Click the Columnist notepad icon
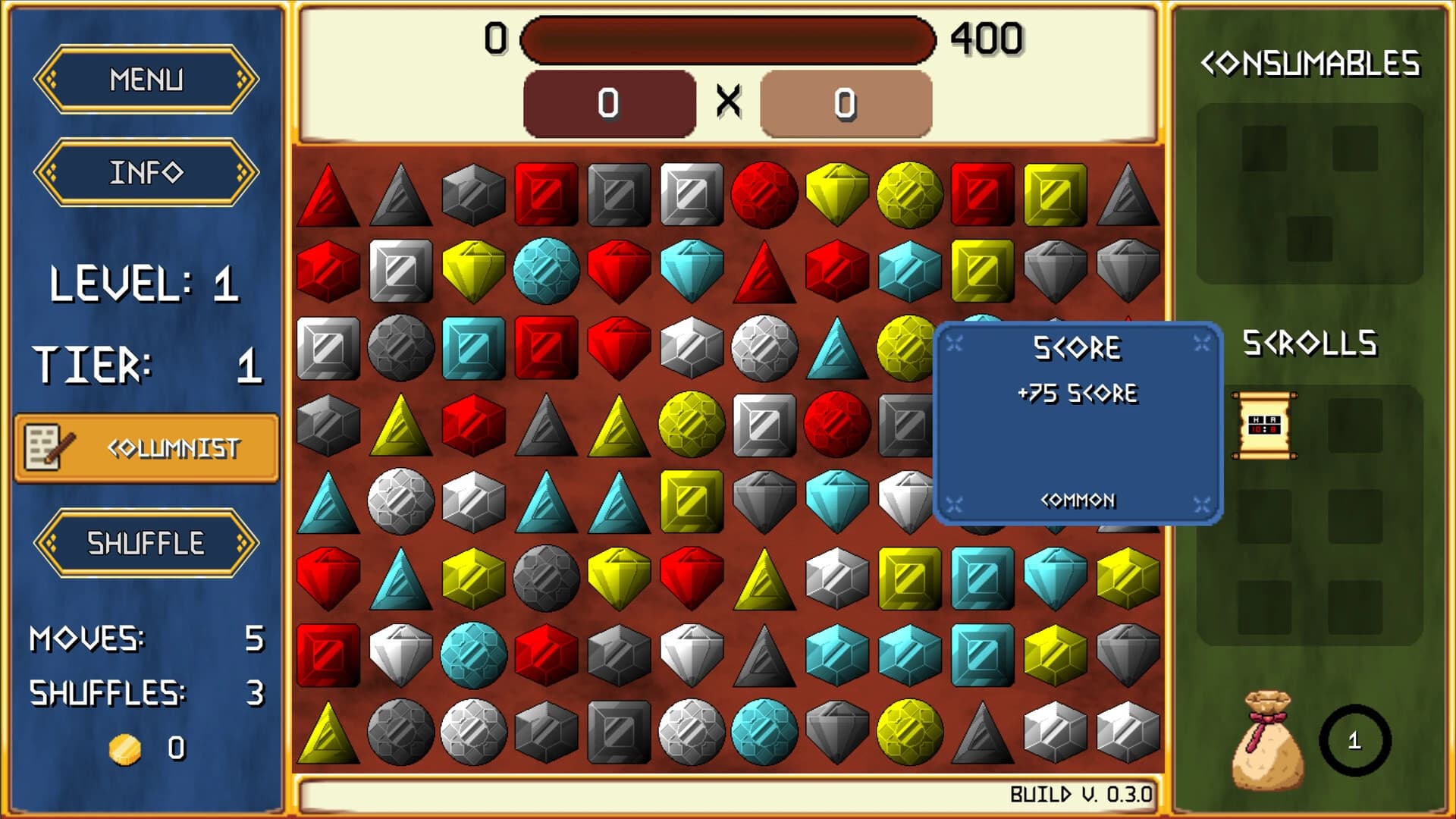This screenshot has height=819, width=1456. click(x=44, y=447)
